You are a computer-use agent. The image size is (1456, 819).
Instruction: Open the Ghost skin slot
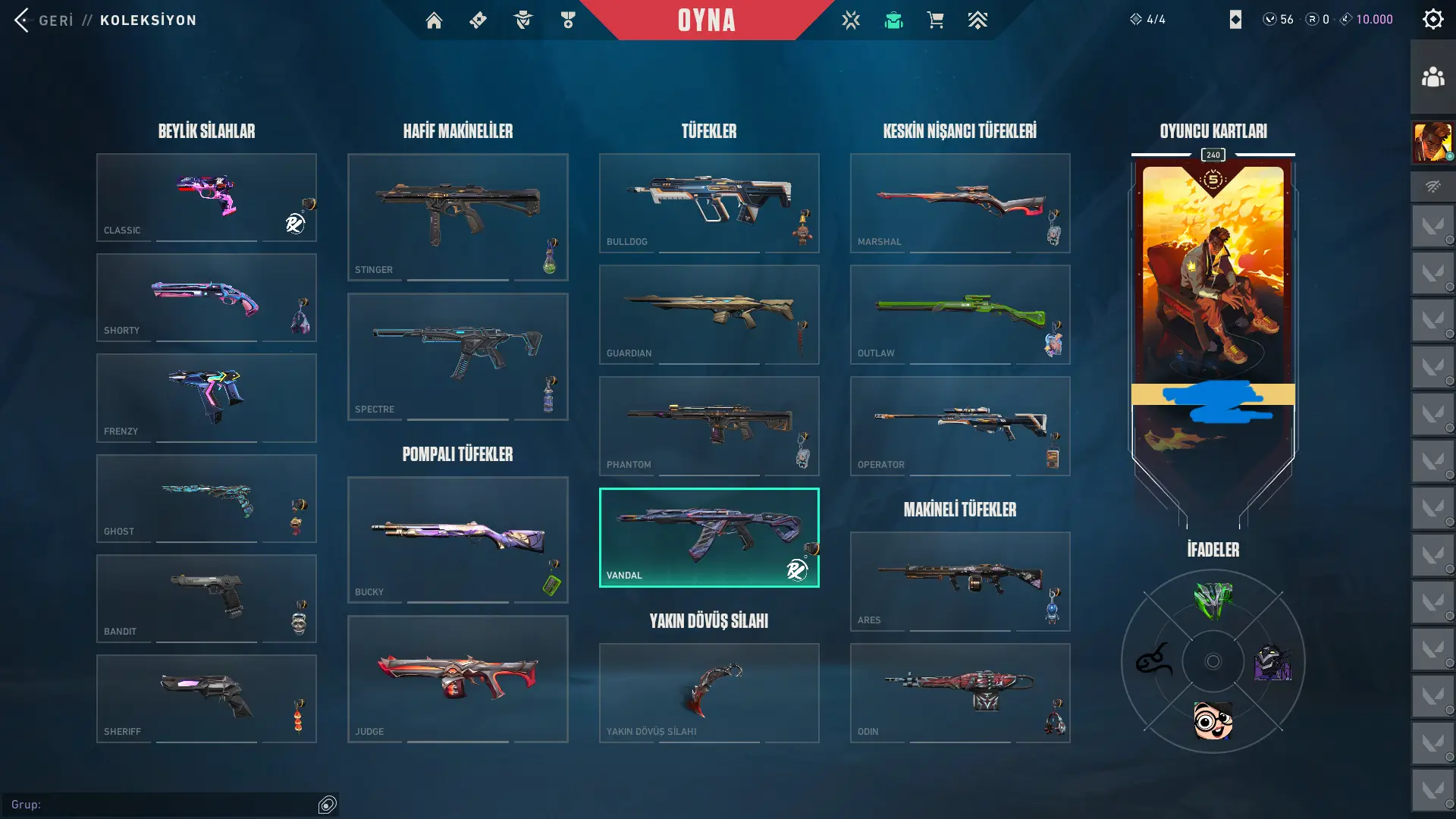click(206, 498)
